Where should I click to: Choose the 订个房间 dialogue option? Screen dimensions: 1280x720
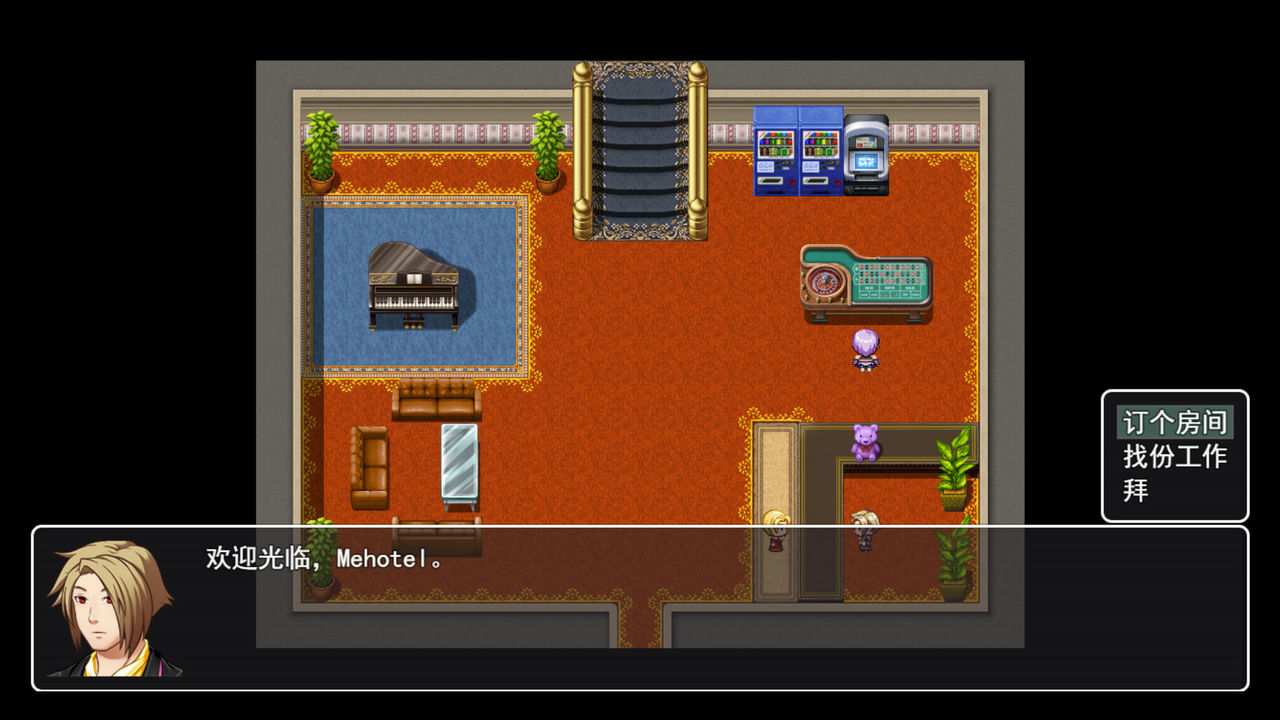pyautogui.click(x=1174, y=422)
